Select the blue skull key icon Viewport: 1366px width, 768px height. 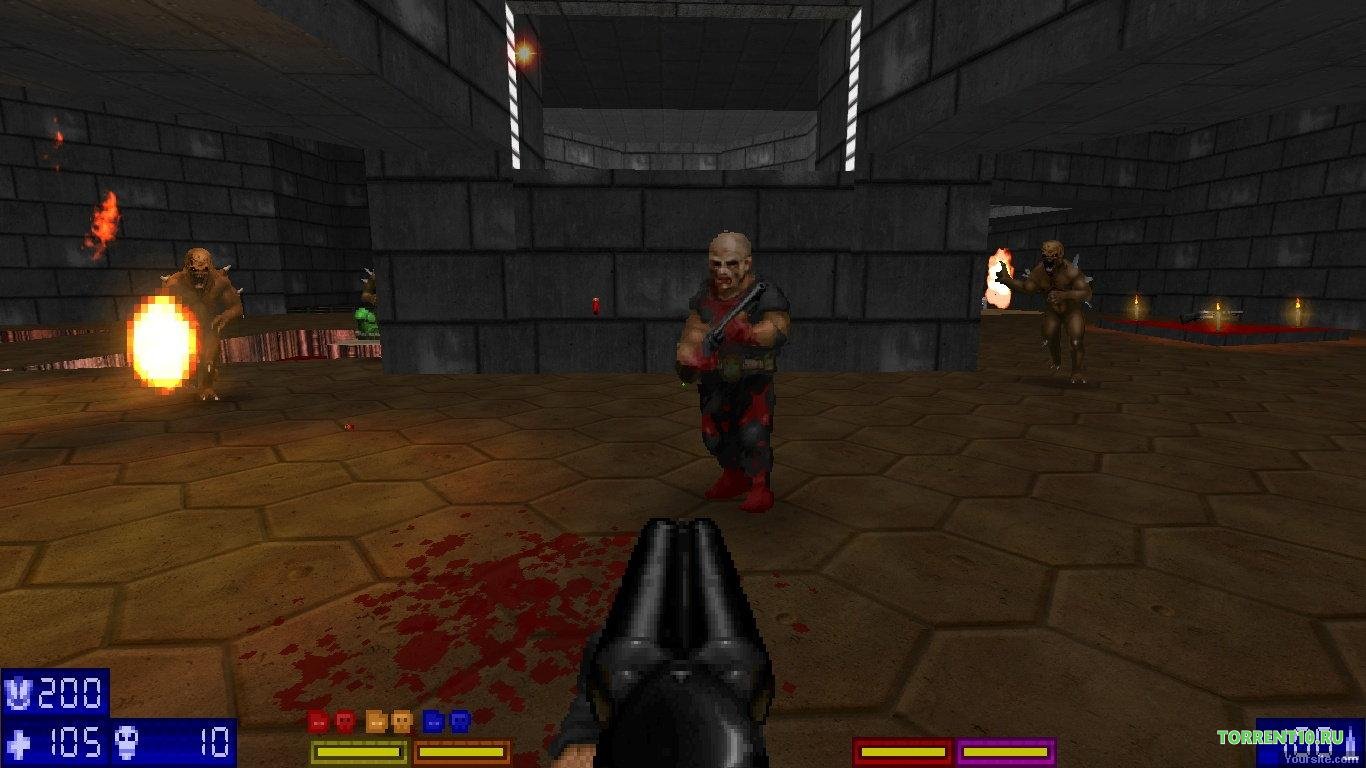tap(460, 721)
